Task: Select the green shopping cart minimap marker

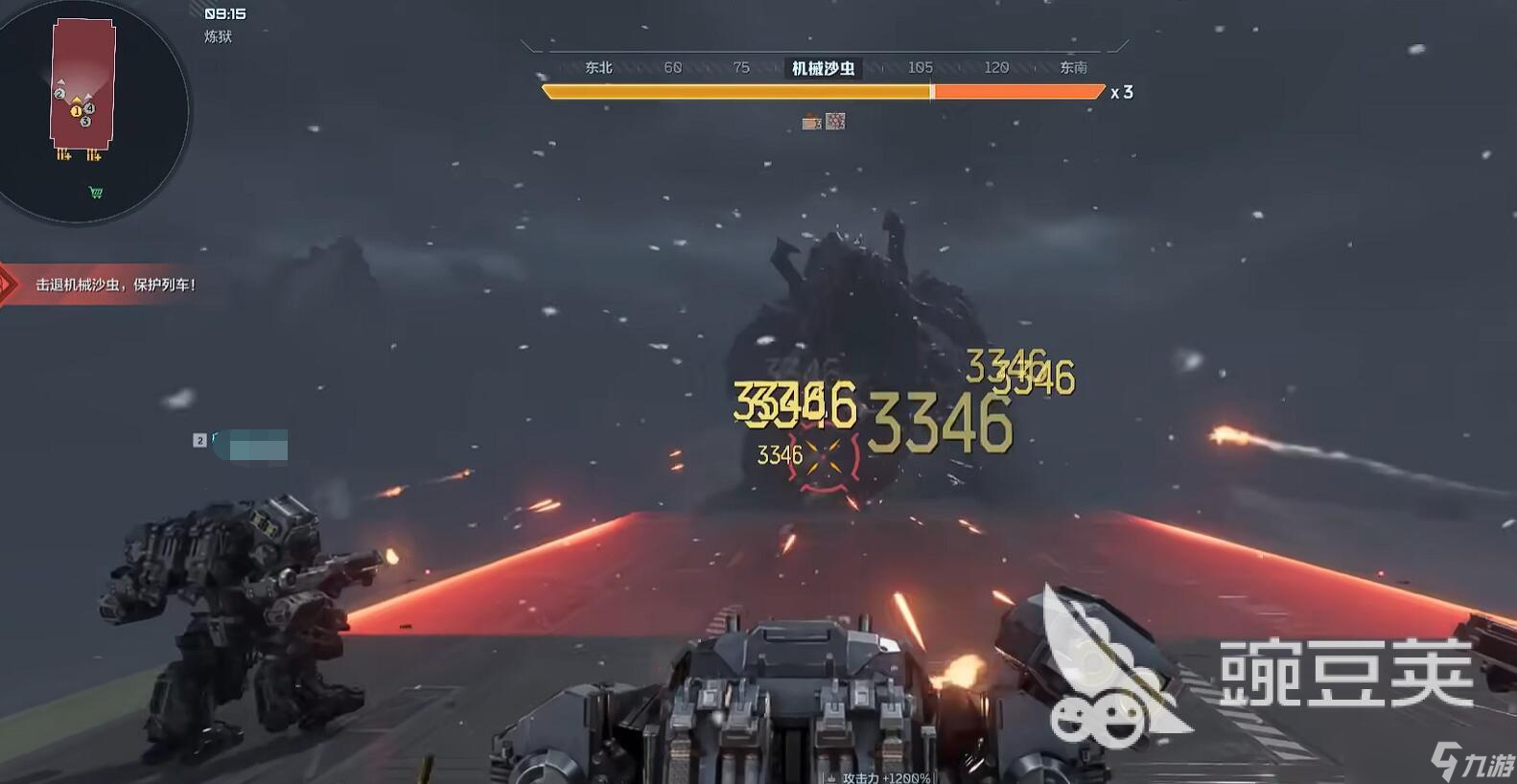Action: (x=96, y=193)
